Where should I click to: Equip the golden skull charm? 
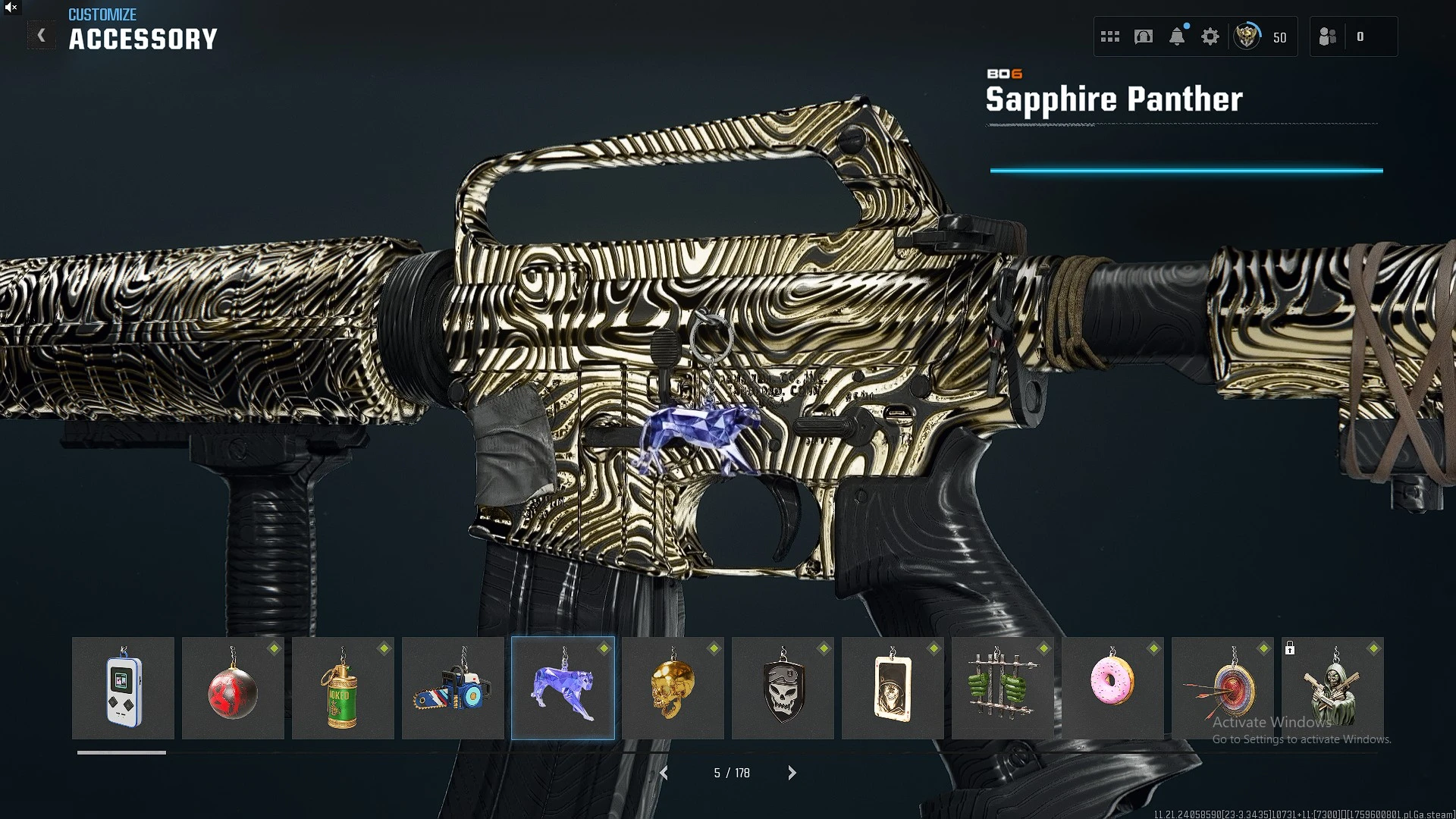[x=673, y=688]
